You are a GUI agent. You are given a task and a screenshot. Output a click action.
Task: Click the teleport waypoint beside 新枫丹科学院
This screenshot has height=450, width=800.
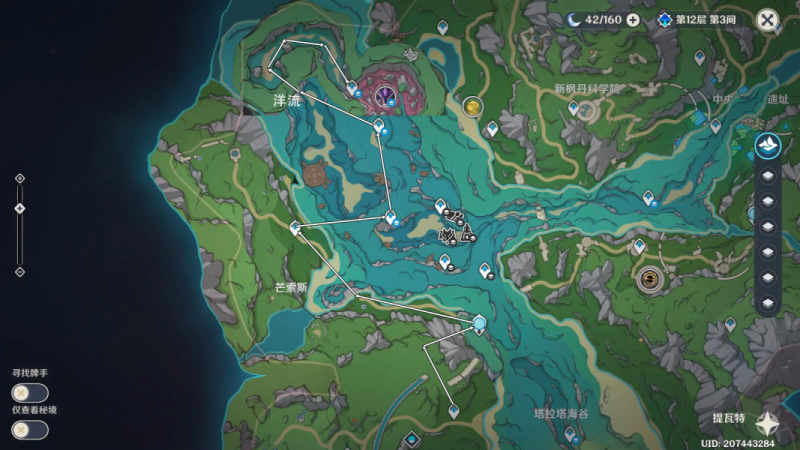(x=574, y=106)
